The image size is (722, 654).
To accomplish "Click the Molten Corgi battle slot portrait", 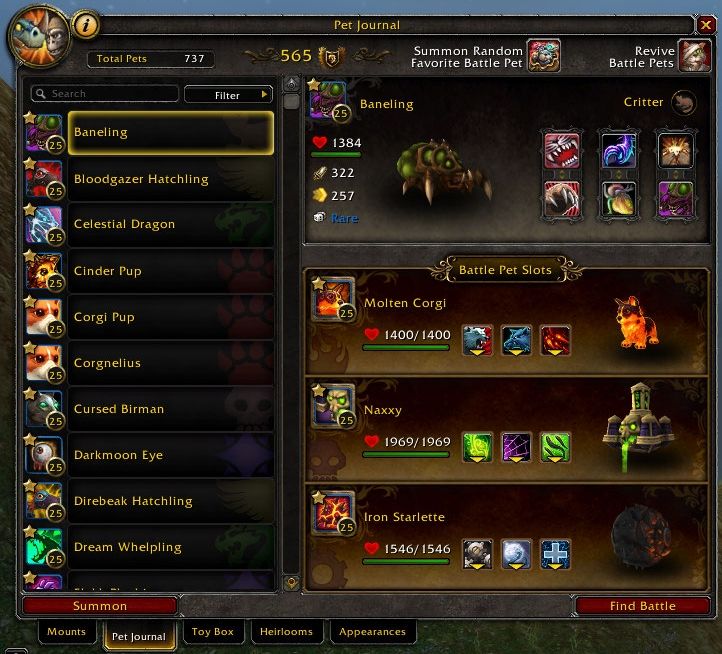I will (x=333, y=298).
